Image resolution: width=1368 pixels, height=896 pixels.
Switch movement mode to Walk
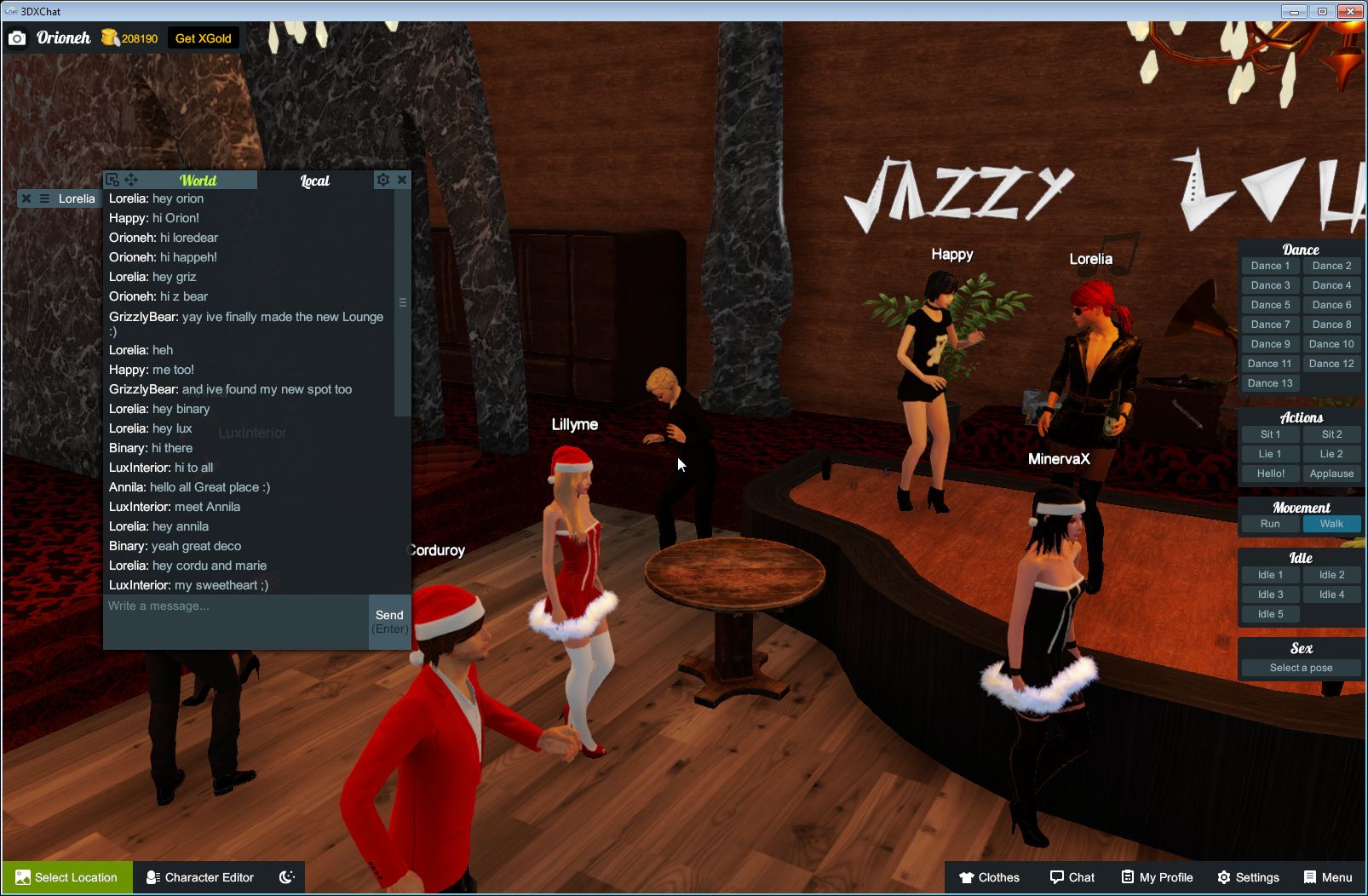coord(1331,524)
